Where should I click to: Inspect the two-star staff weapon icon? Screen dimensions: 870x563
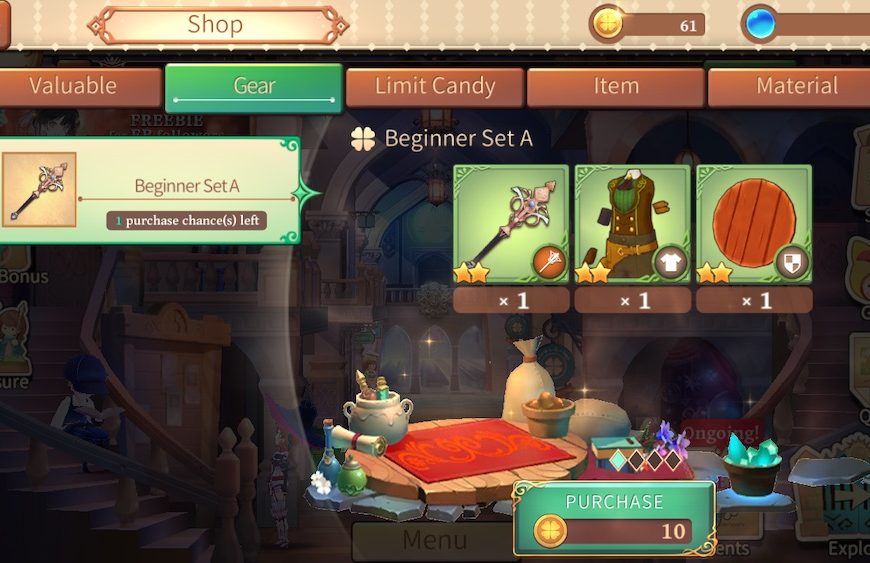coord(511,224)
